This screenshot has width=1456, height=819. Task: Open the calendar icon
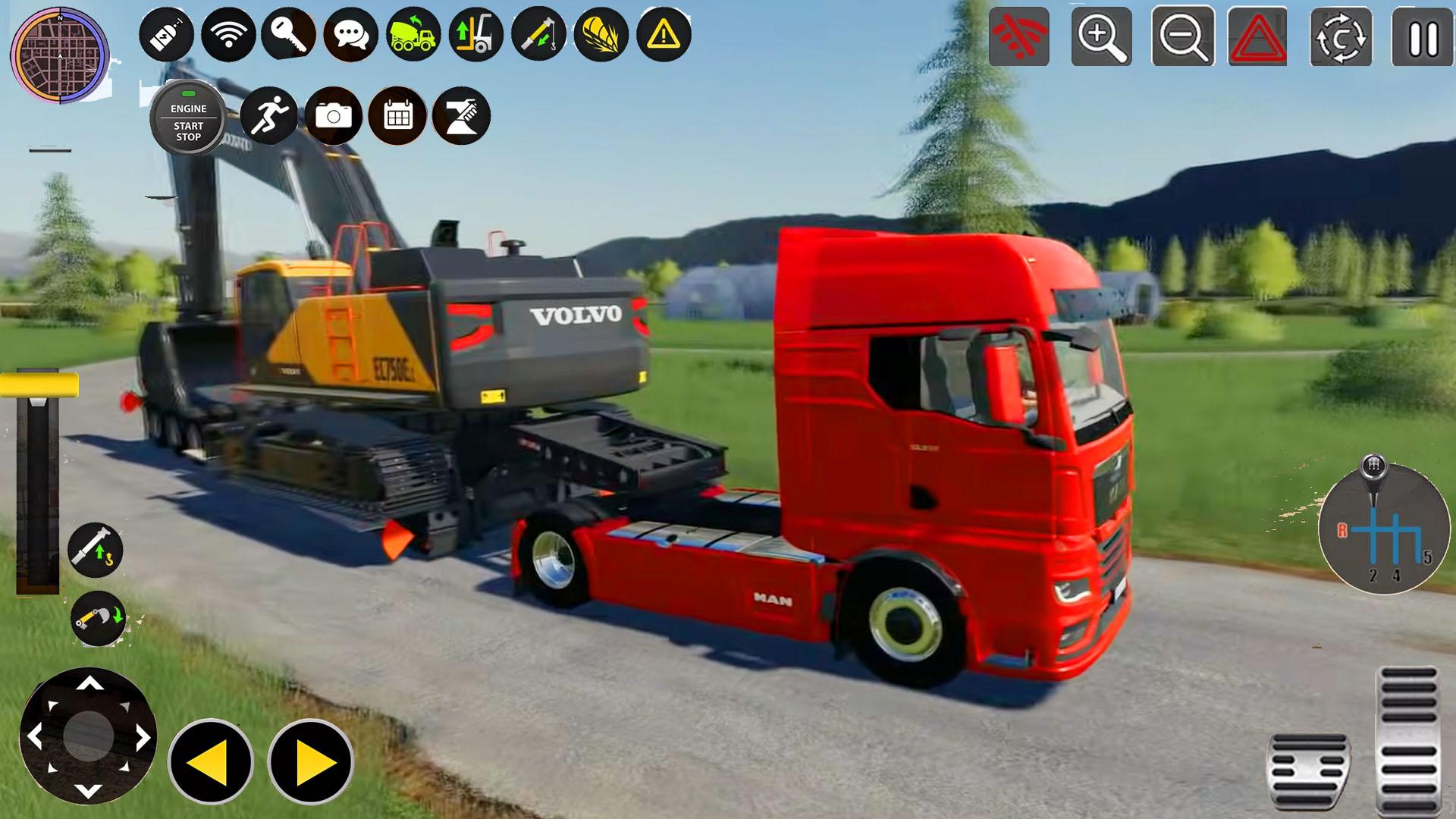[x=397, y=114]
